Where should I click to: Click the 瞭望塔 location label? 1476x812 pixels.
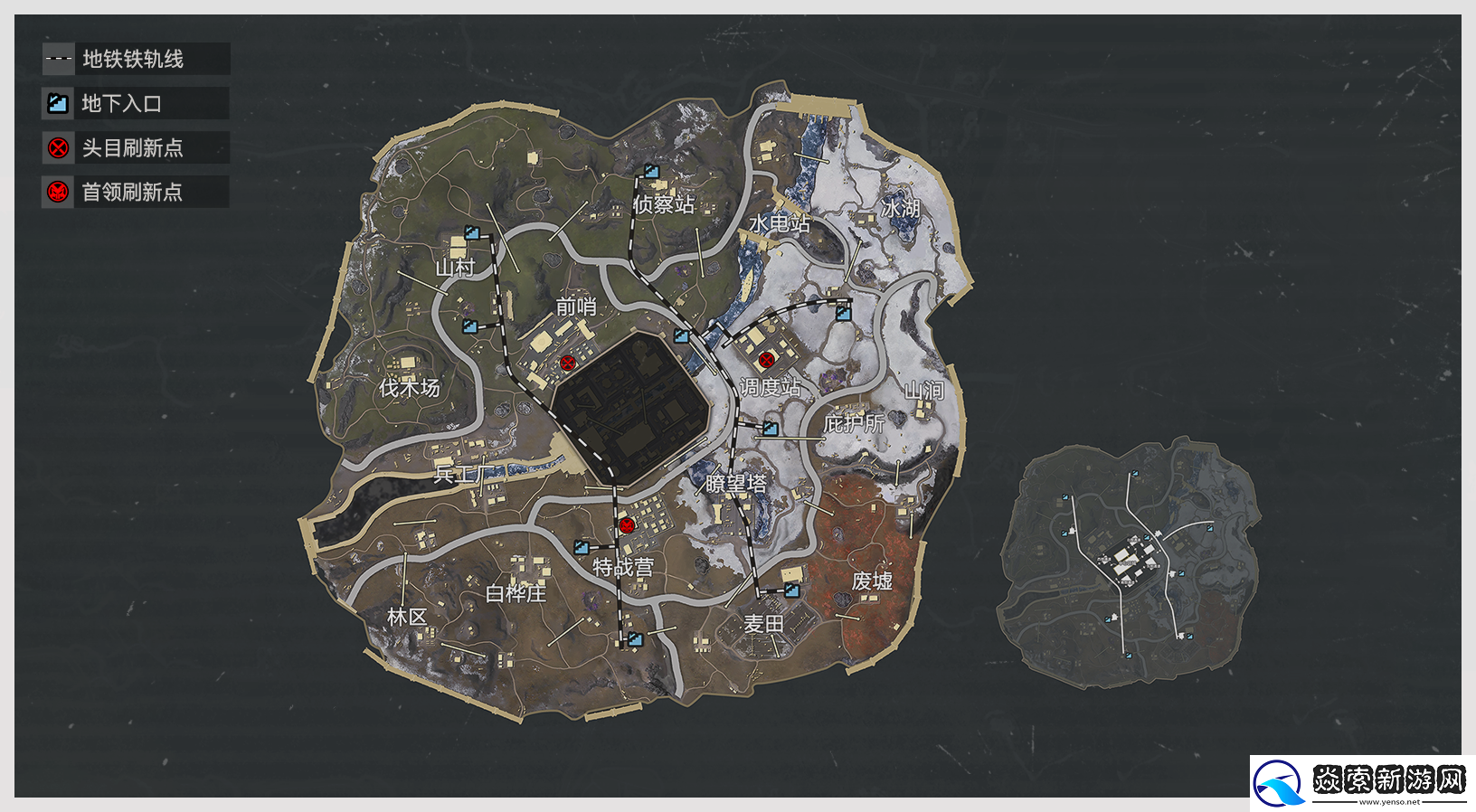point(735,485)
